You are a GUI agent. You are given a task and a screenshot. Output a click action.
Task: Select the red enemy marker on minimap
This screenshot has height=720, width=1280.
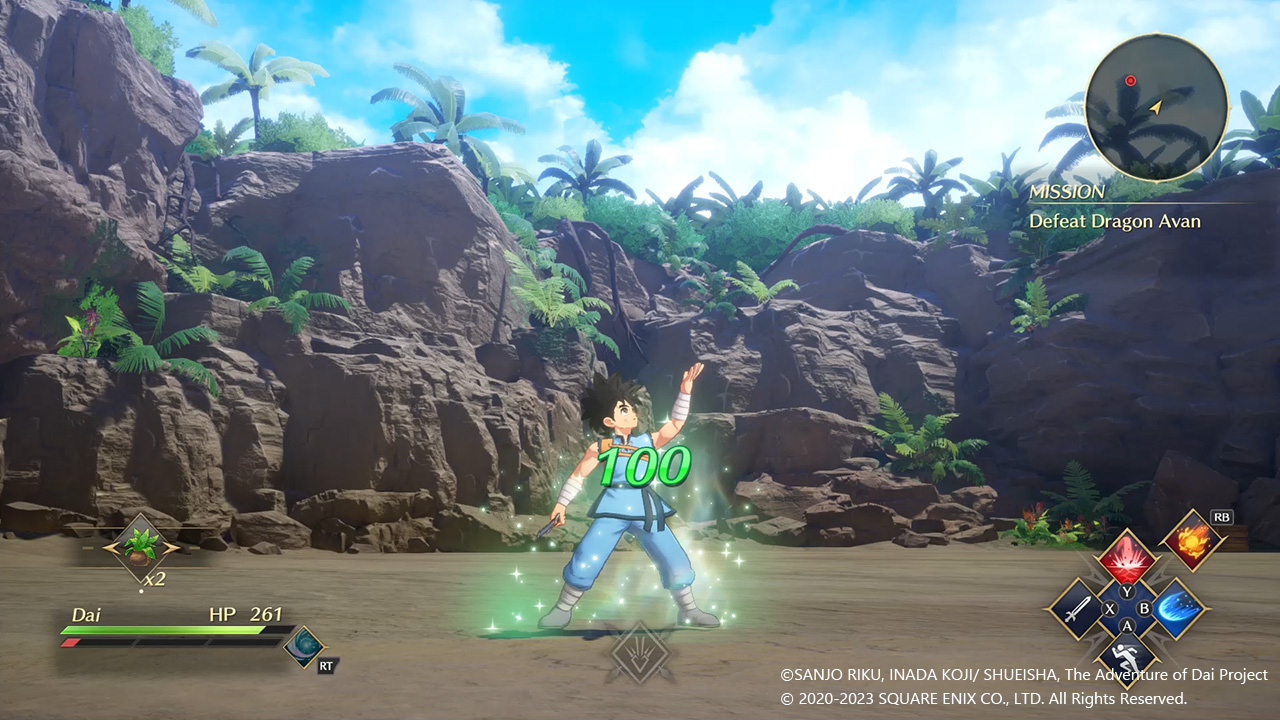click(1130, 80)
